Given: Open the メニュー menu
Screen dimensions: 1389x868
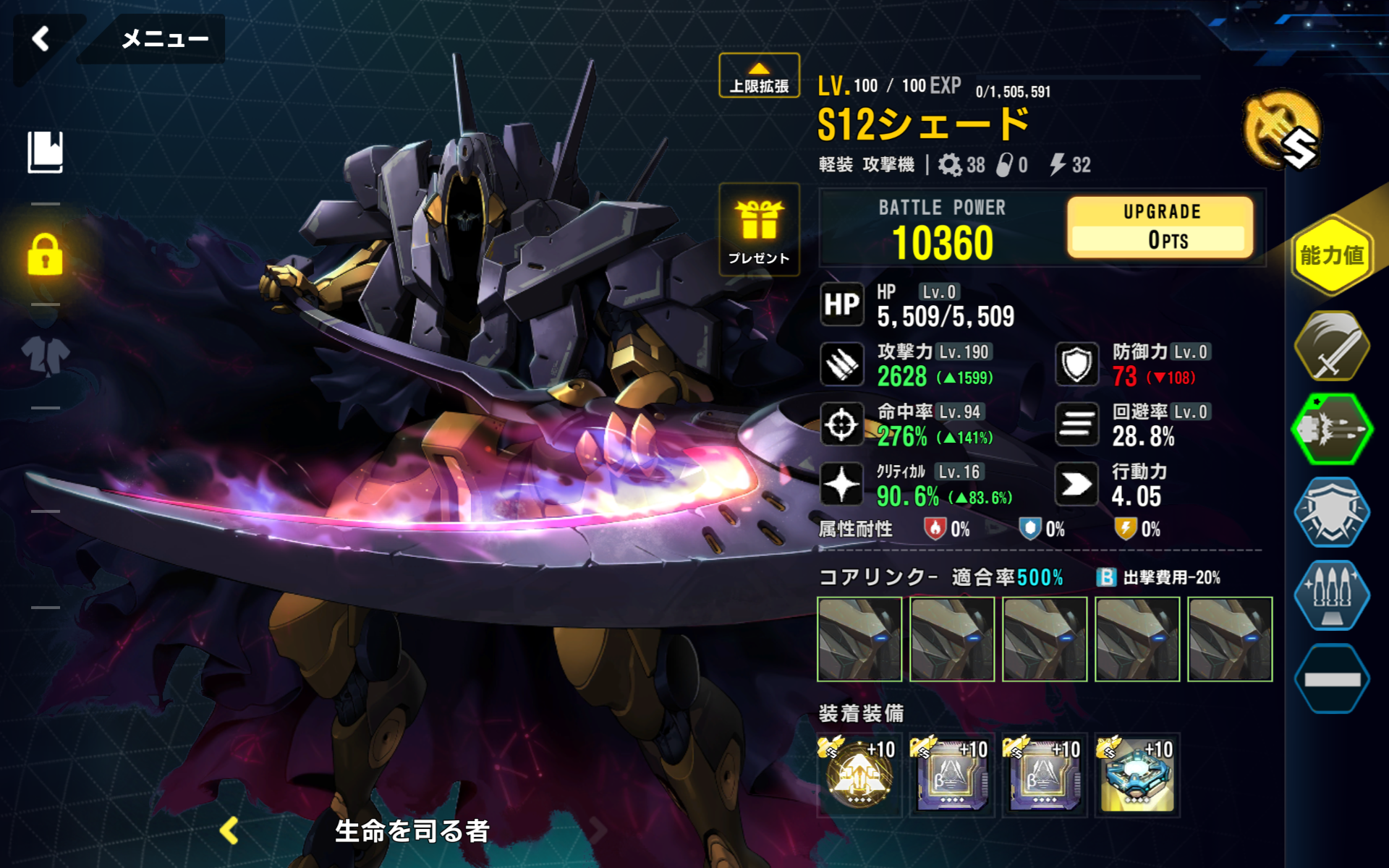Looking at the screenshot, I should click(164, 38).
